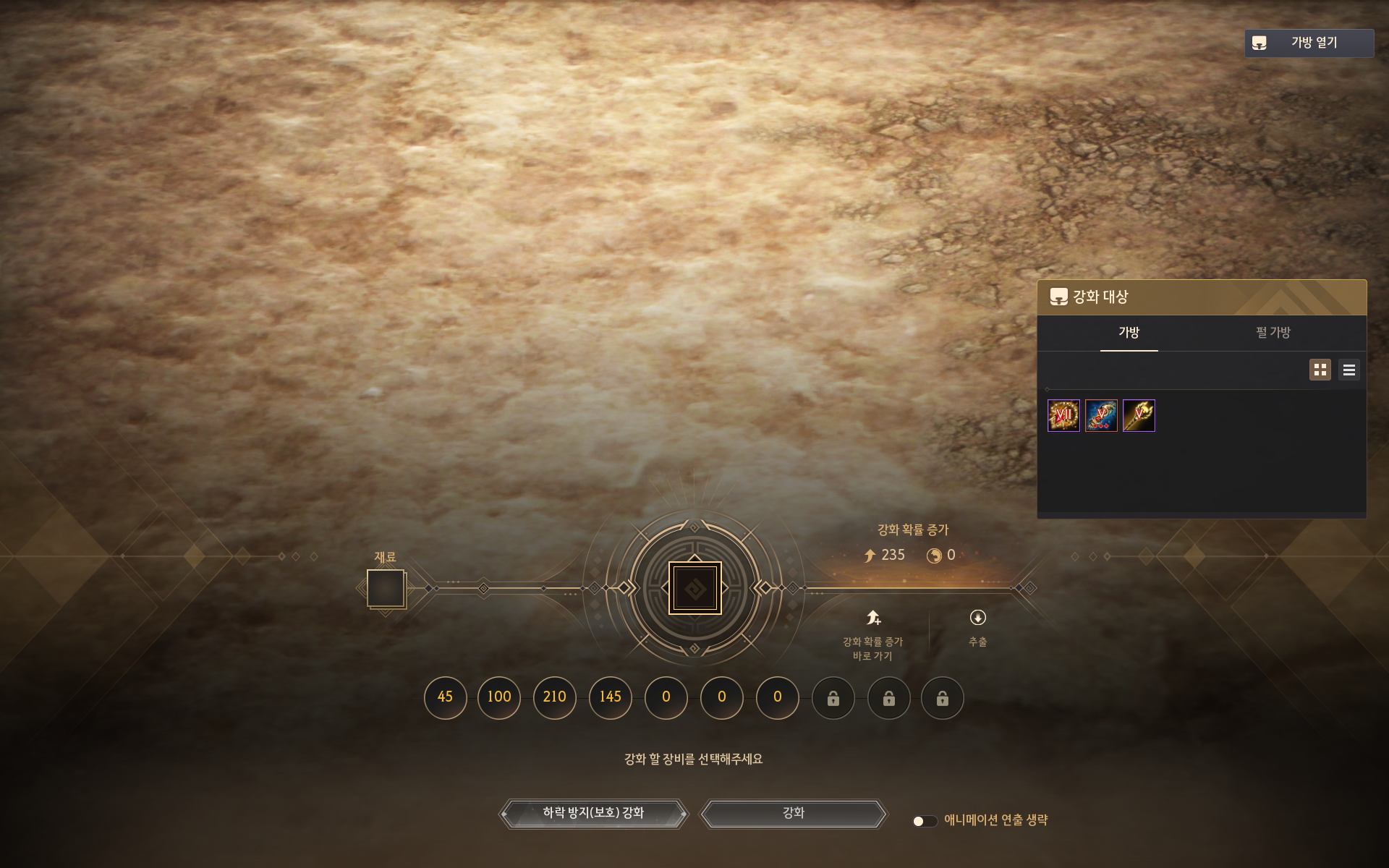Select the 100 failstack slot
Viewport: 1389px width, 868px height.
pyautogui.click(x=499, y=697)
